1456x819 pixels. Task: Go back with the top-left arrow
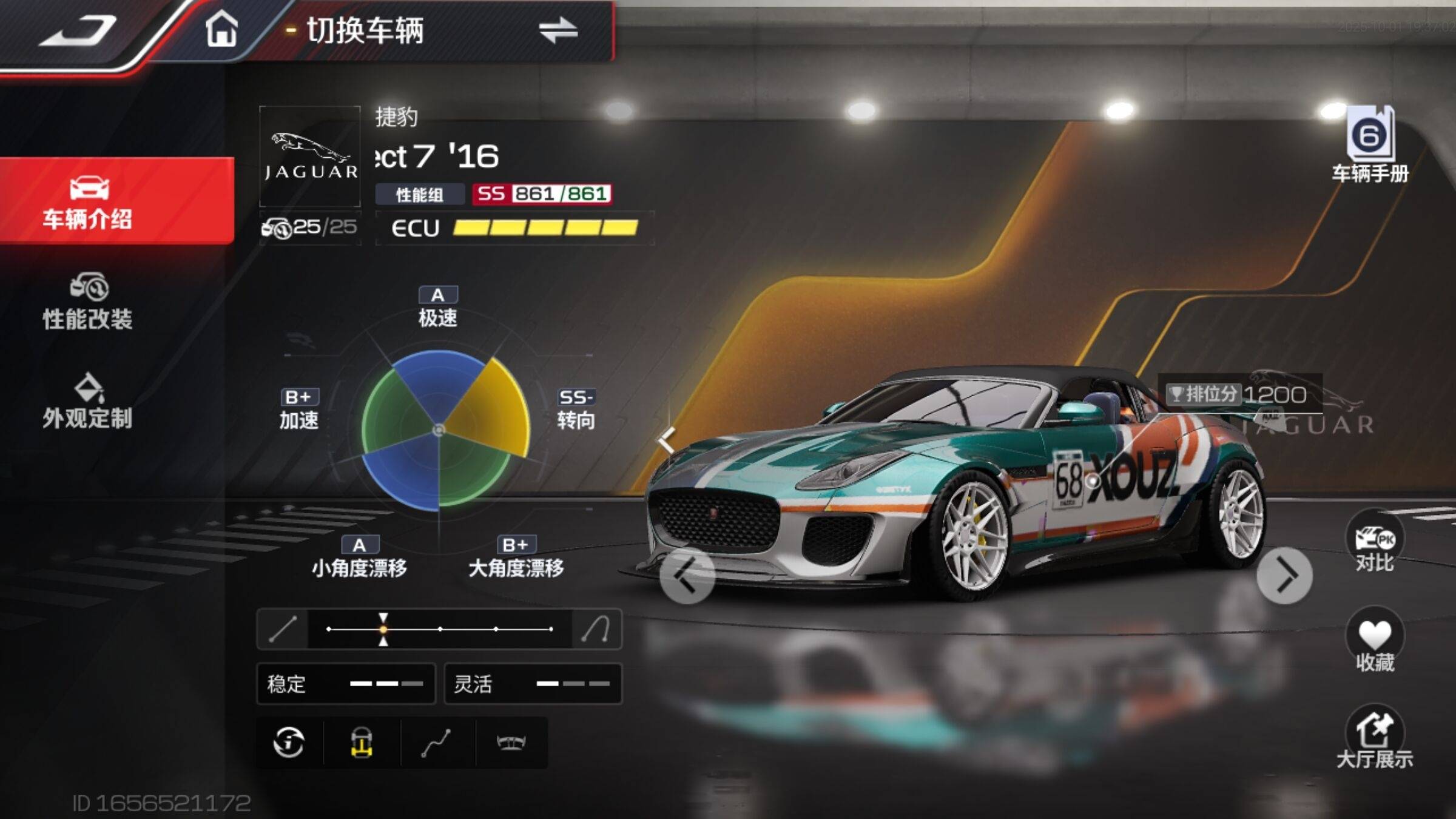79,30
